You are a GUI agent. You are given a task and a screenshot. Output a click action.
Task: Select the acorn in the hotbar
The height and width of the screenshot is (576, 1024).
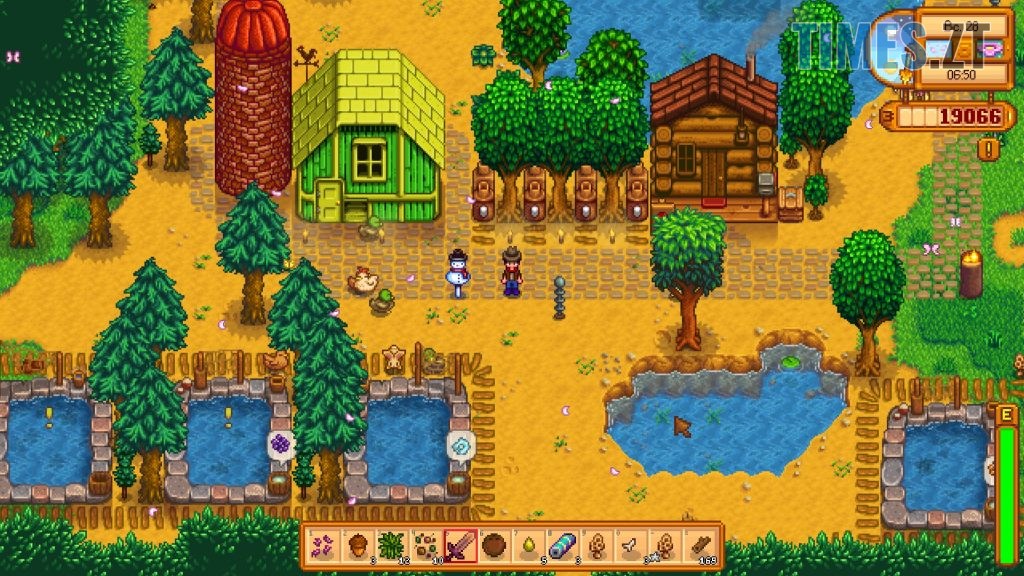358,545
